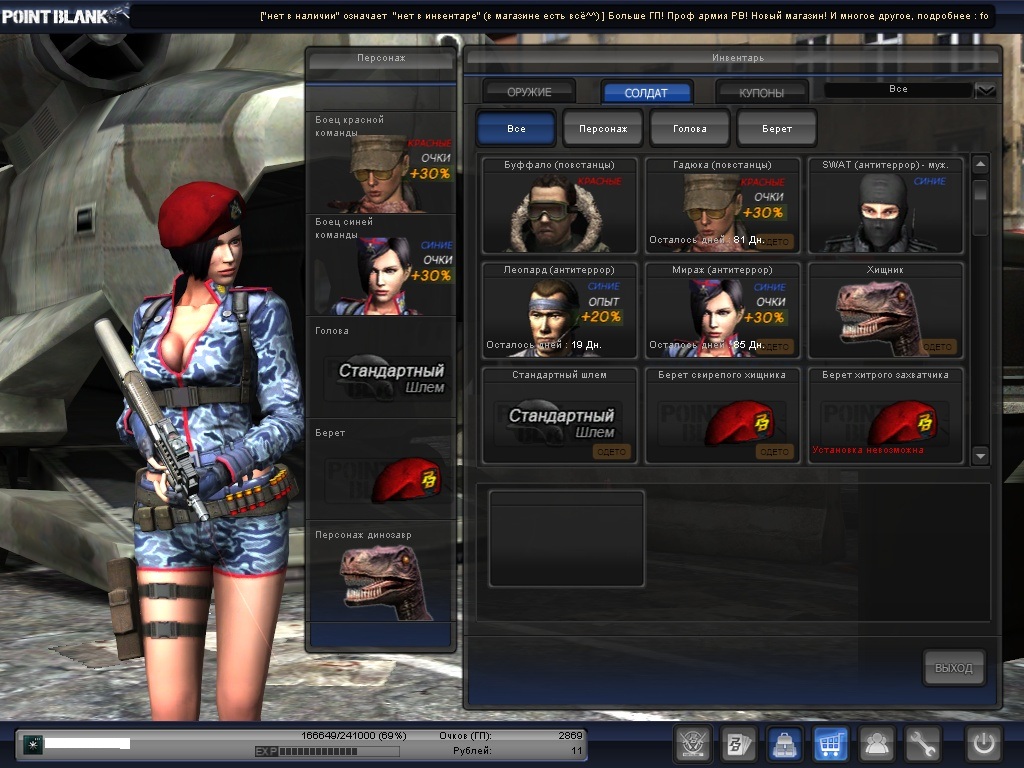Viewport: 1024px width, 768px height.
Task: Open the КУПОНЫ tab
Action: click(762, 92)
